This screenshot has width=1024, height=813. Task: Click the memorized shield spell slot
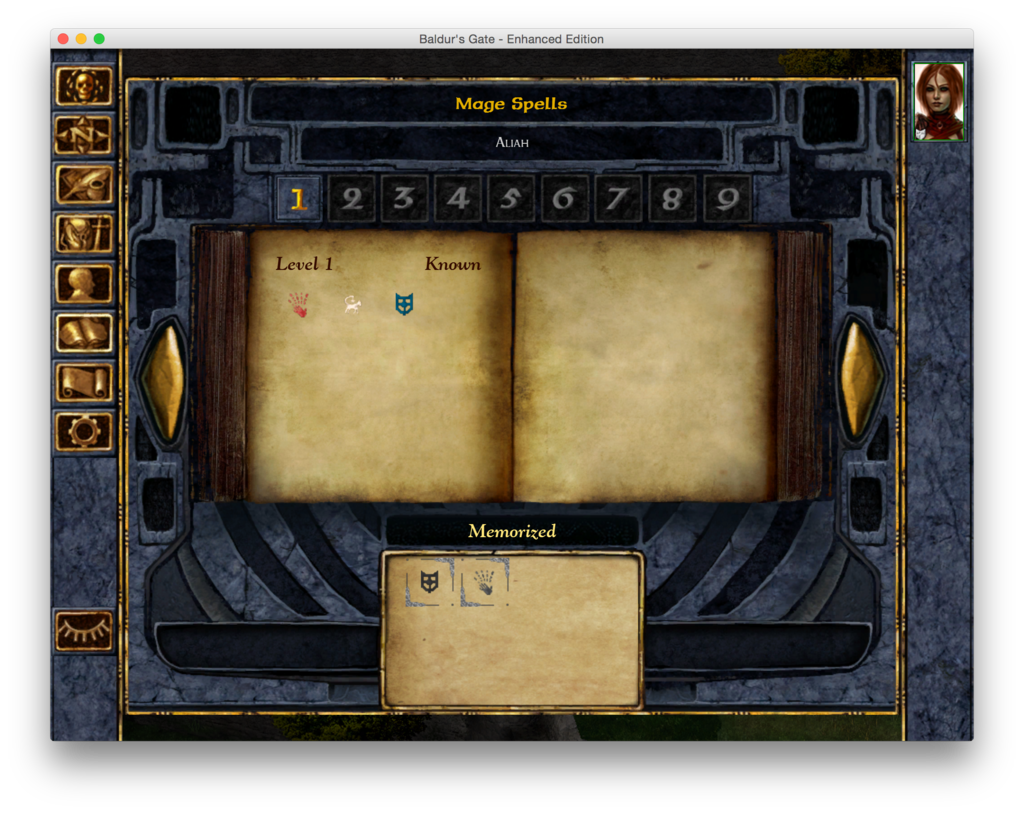coord(430,582)
